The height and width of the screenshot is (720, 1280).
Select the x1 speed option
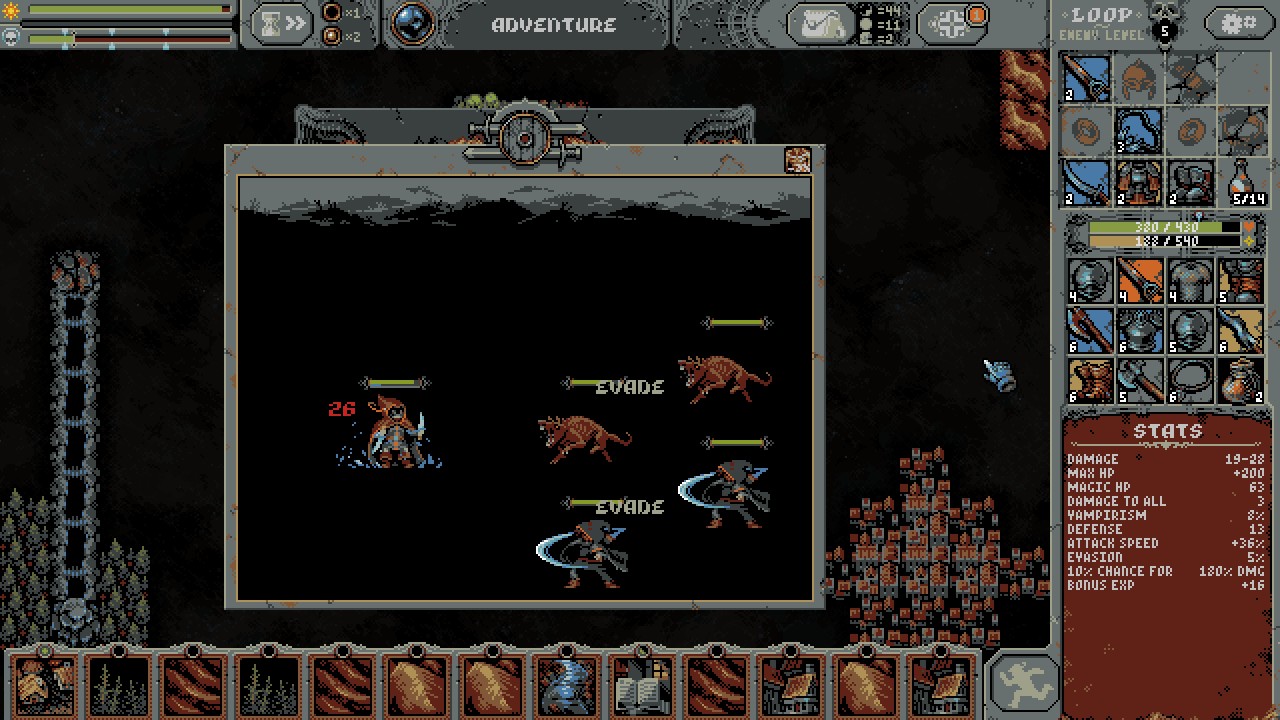pos(333,13)
